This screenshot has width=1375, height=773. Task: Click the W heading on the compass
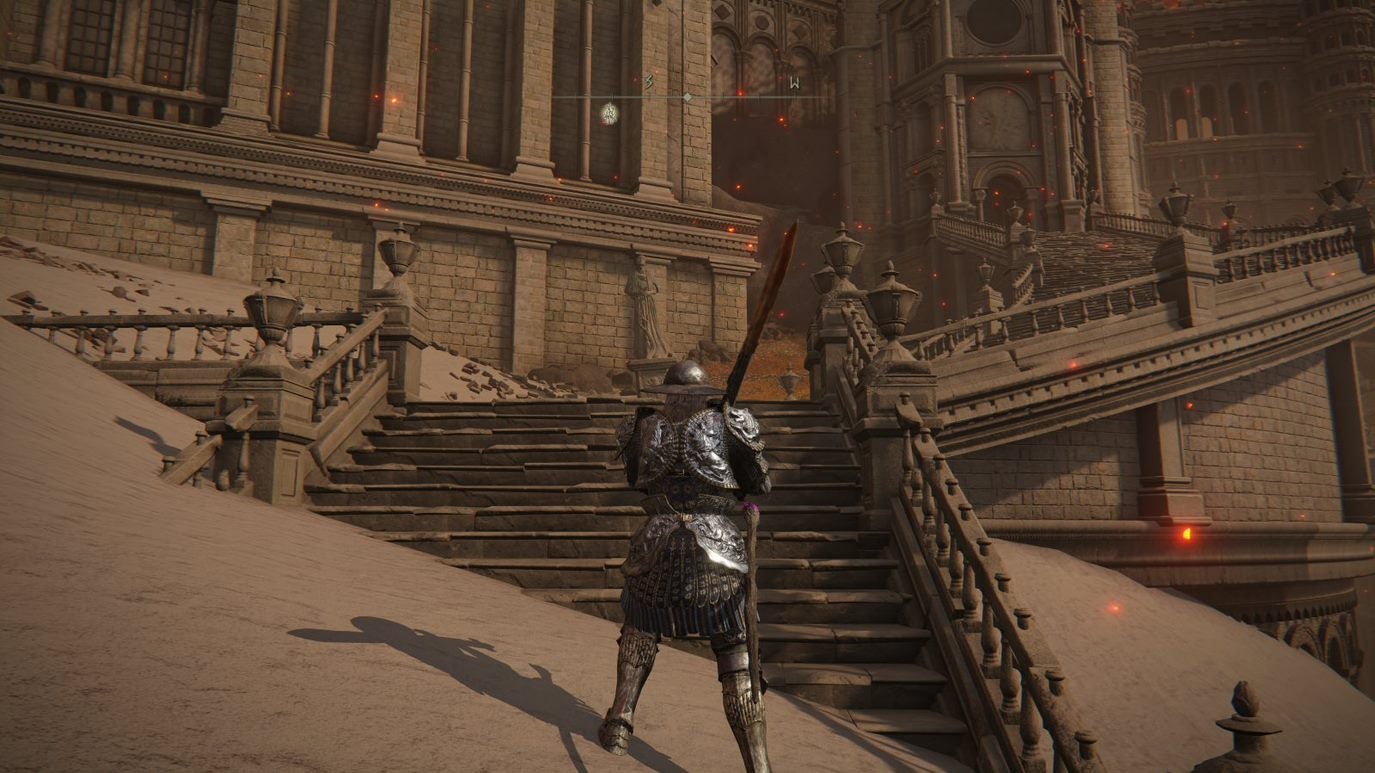(x=793, y=82)
